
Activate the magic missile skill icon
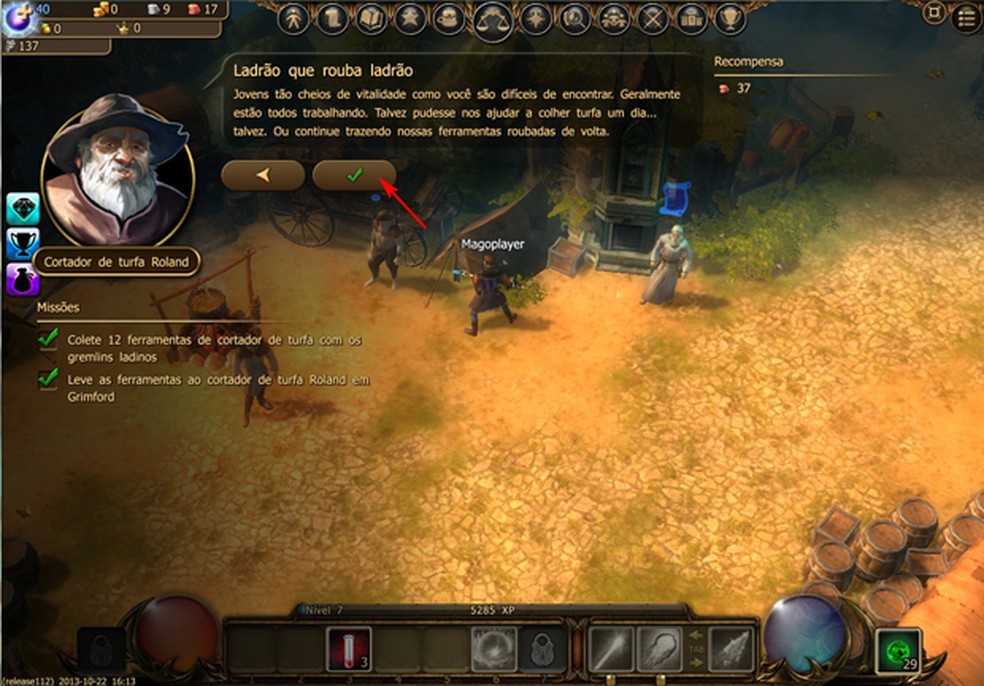tap(611, 649)
